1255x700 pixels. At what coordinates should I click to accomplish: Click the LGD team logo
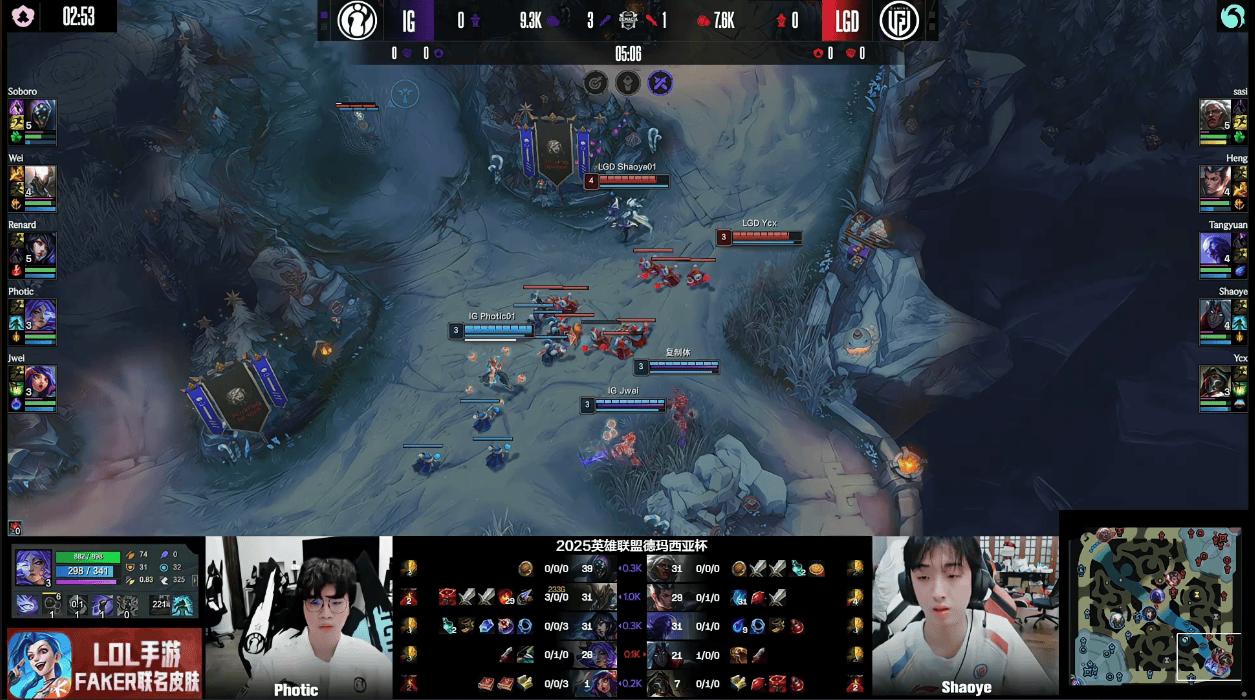coord(899,20)
